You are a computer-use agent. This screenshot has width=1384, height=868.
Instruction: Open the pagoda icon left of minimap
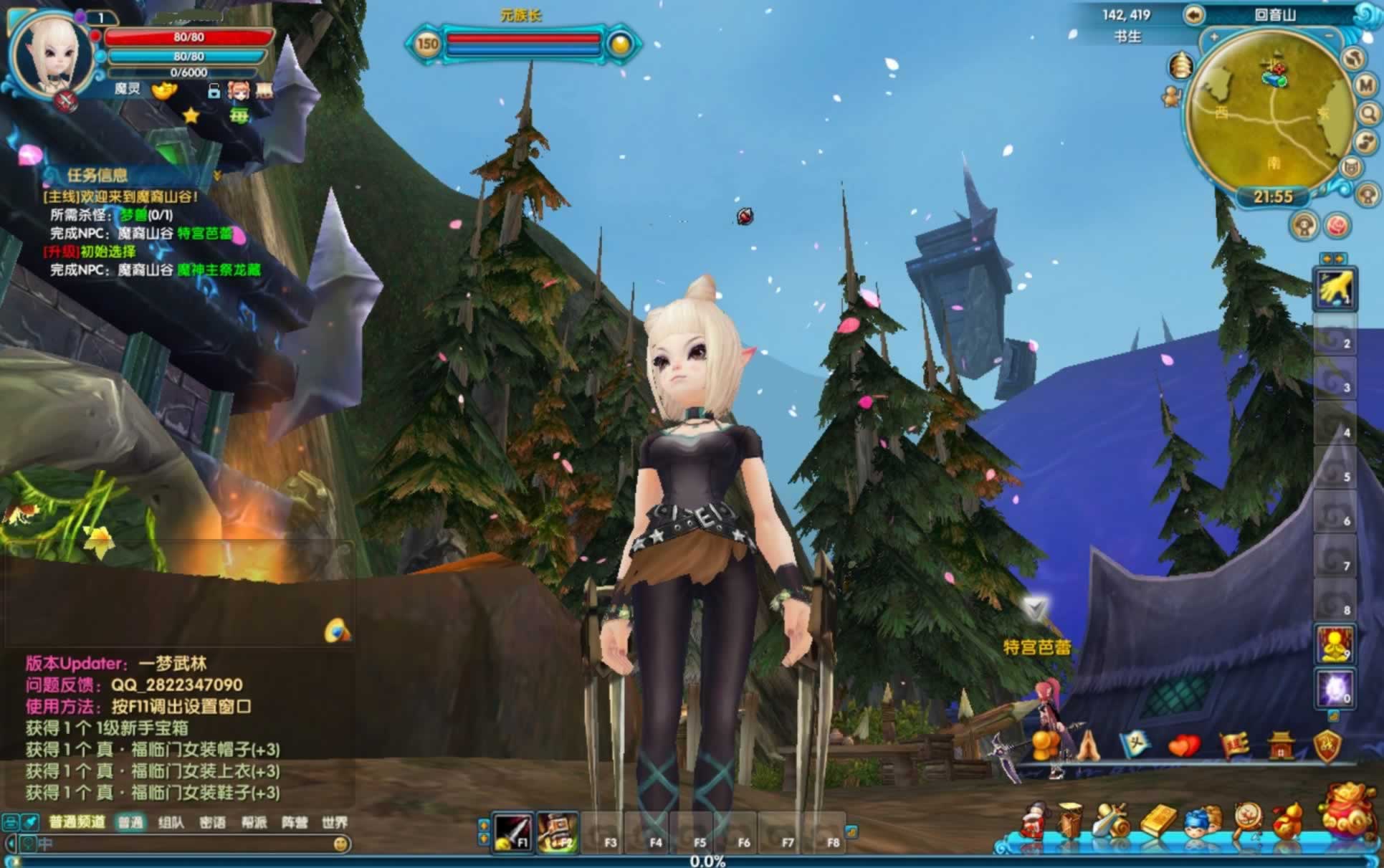click(x=1180, y=66)
